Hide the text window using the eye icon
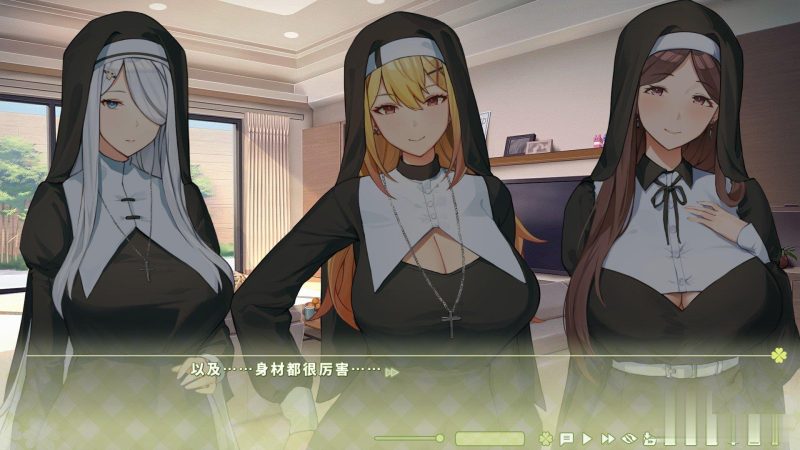 tap(629, 438)
